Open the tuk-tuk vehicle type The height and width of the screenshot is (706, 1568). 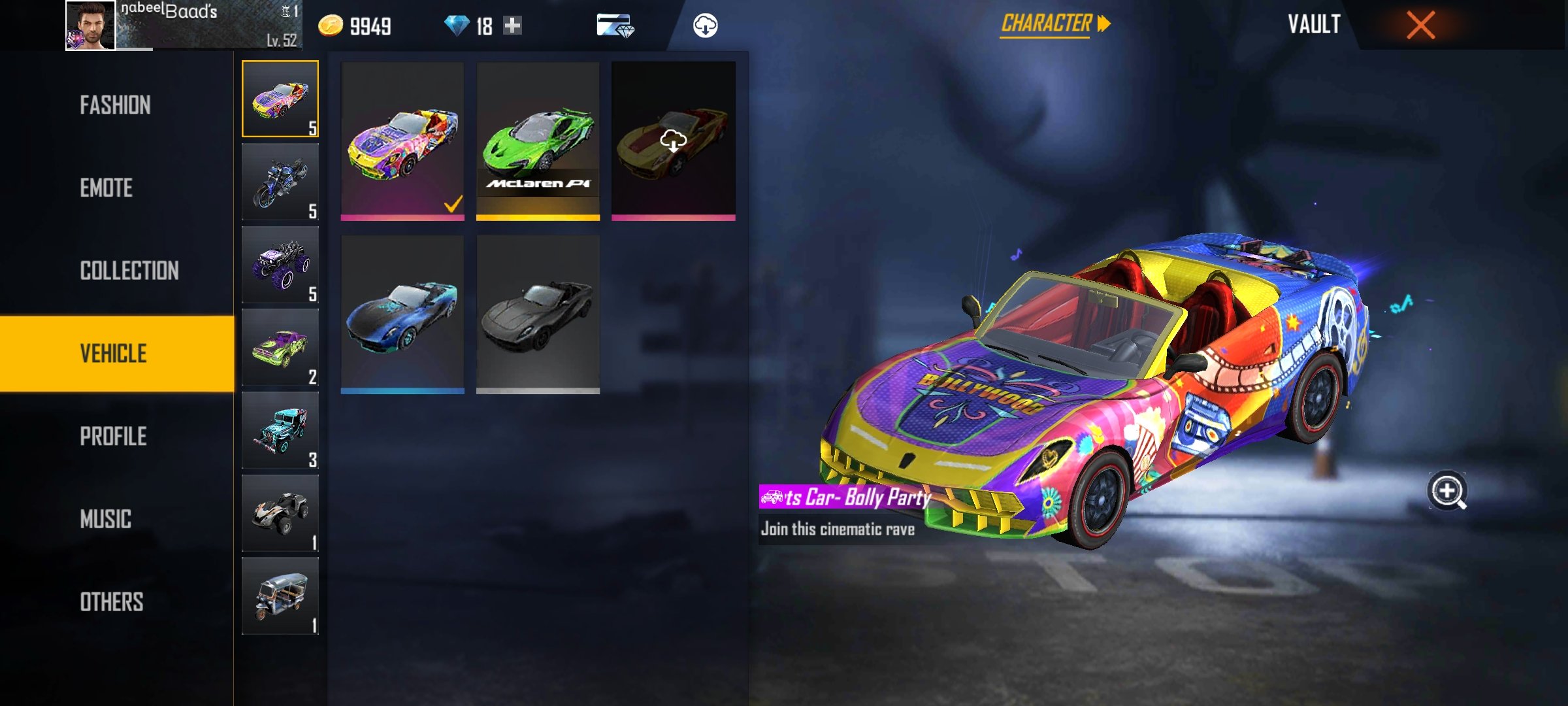[280, 596]
